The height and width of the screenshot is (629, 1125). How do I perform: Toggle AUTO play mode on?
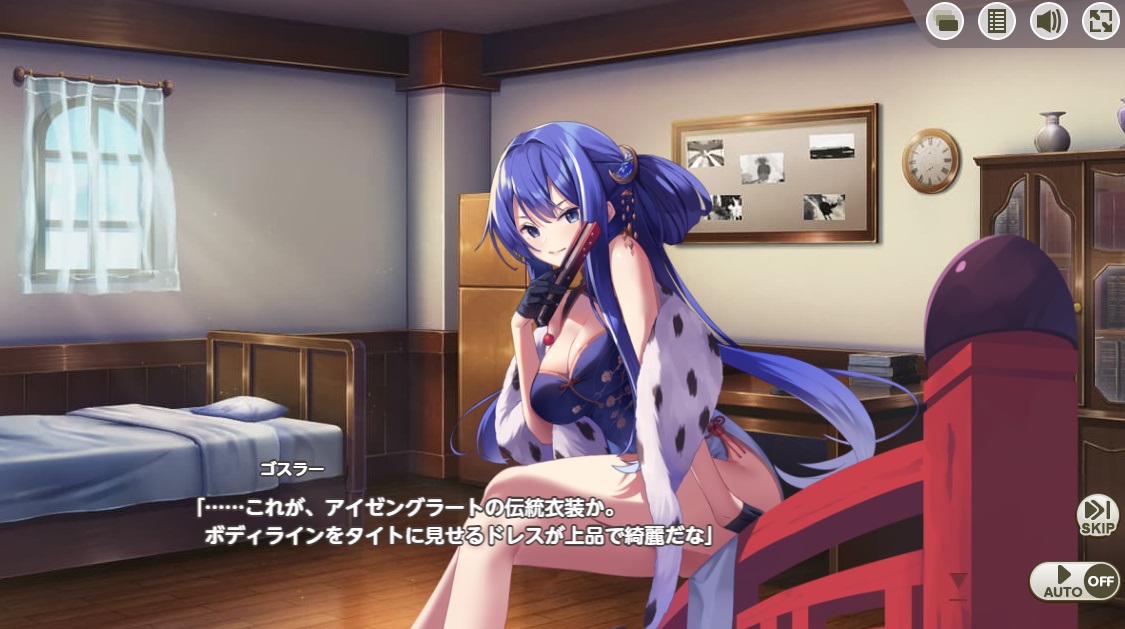pos(1073,581)
